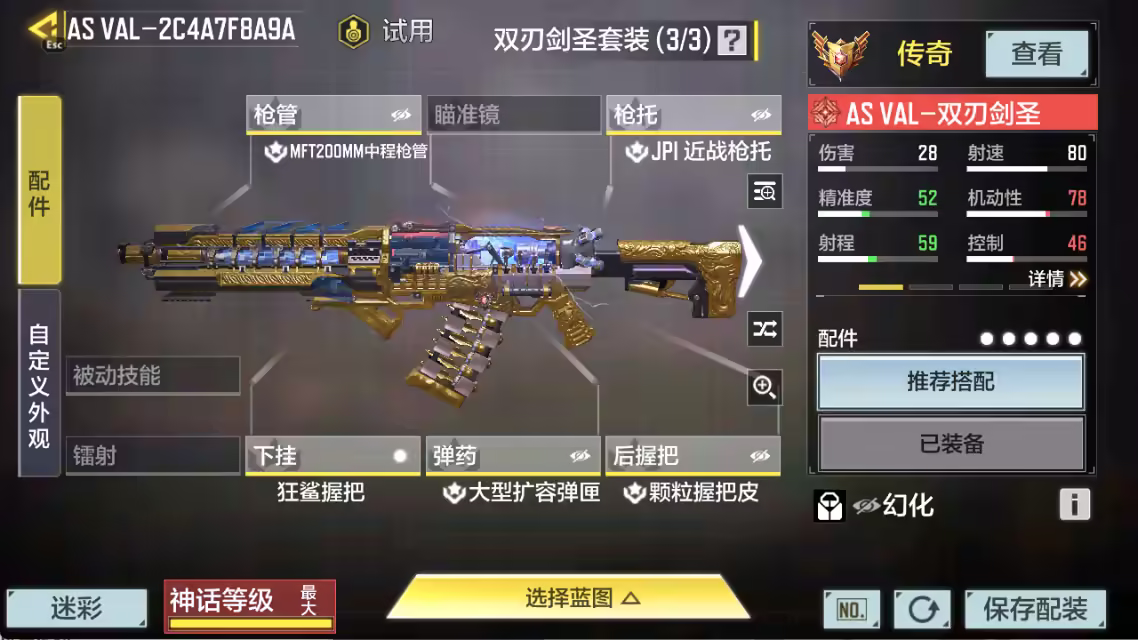Select the 后握把 rear grip slot
This screenshot has height=640, width=1138.
click(694, 456)
